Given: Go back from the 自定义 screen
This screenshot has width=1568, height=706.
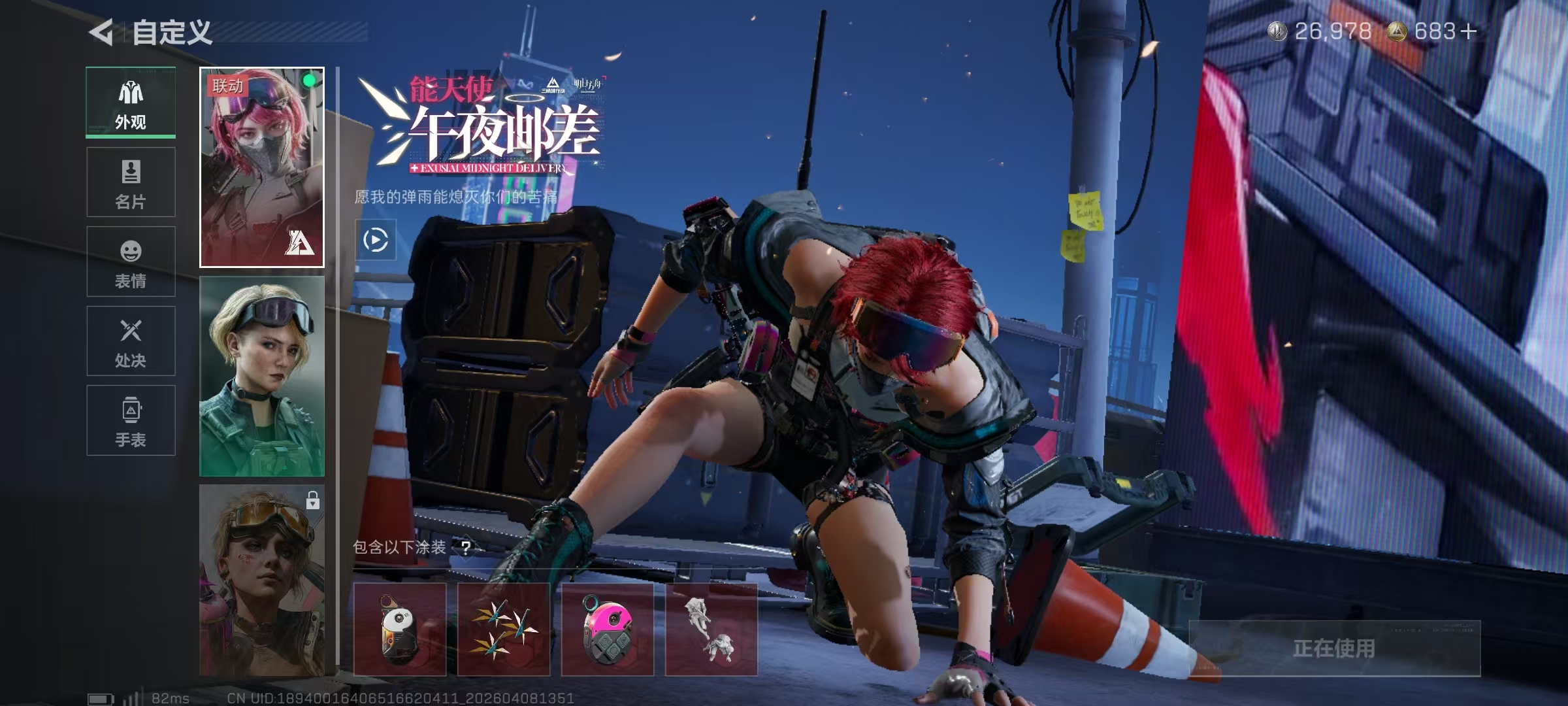Looking at the screenshot, I should pos(102,32).
